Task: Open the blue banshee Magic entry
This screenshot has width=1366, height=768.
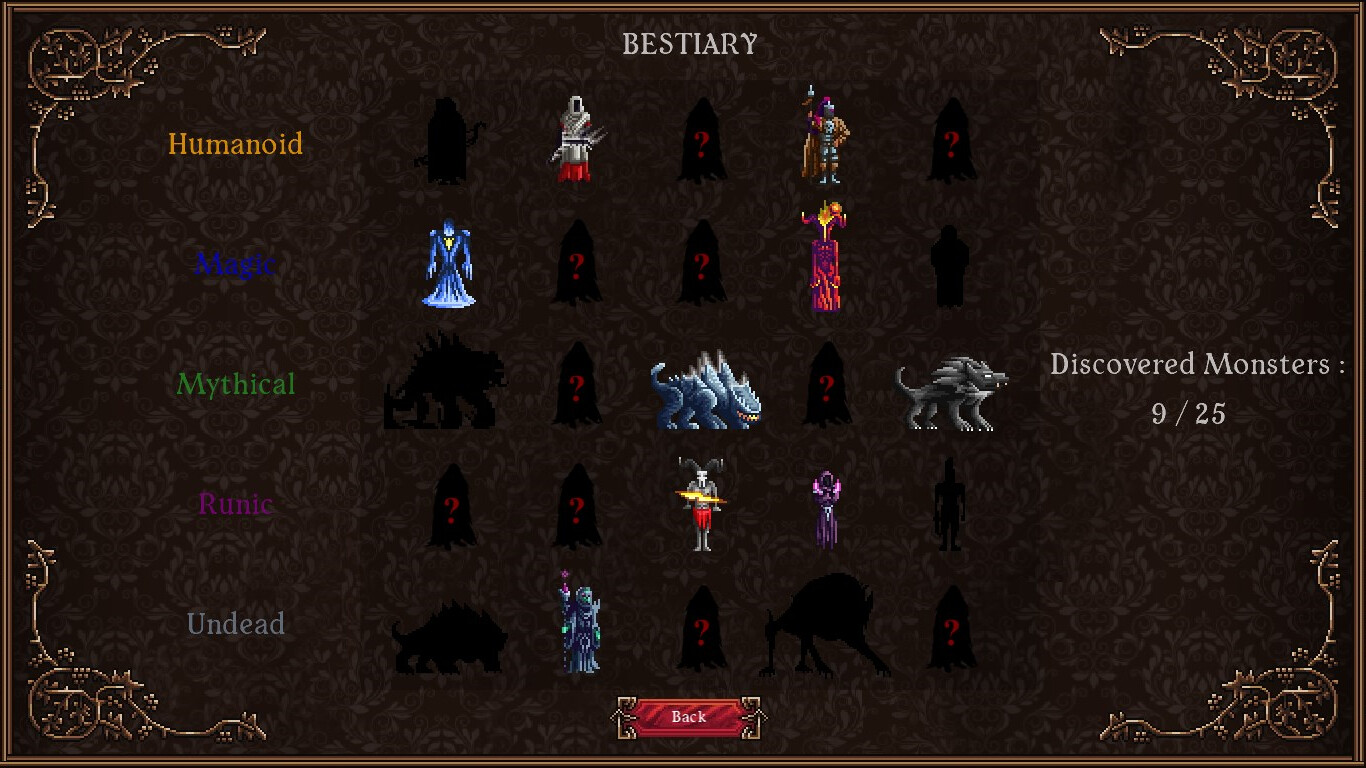Action: (x=448, y=263)
